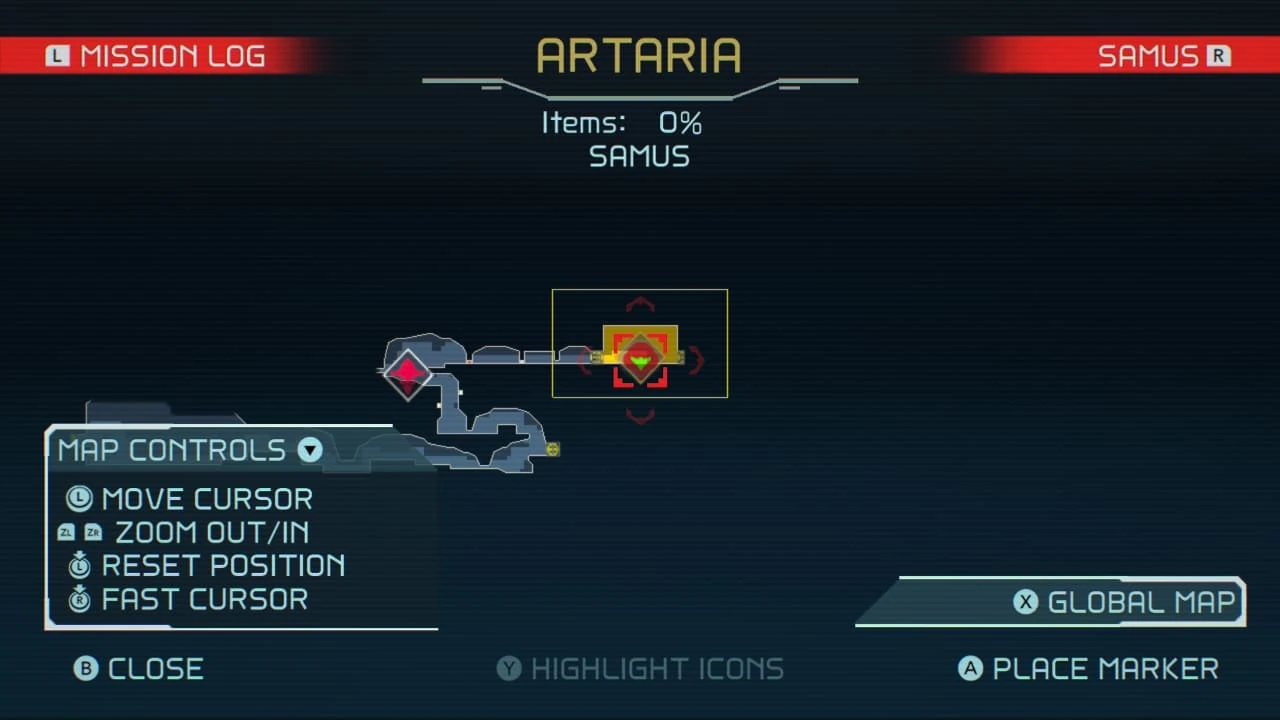The height and width of the screenshot is (720, 1280).
Task: Collapse the Map Controls panel
Action: [310, 450]
